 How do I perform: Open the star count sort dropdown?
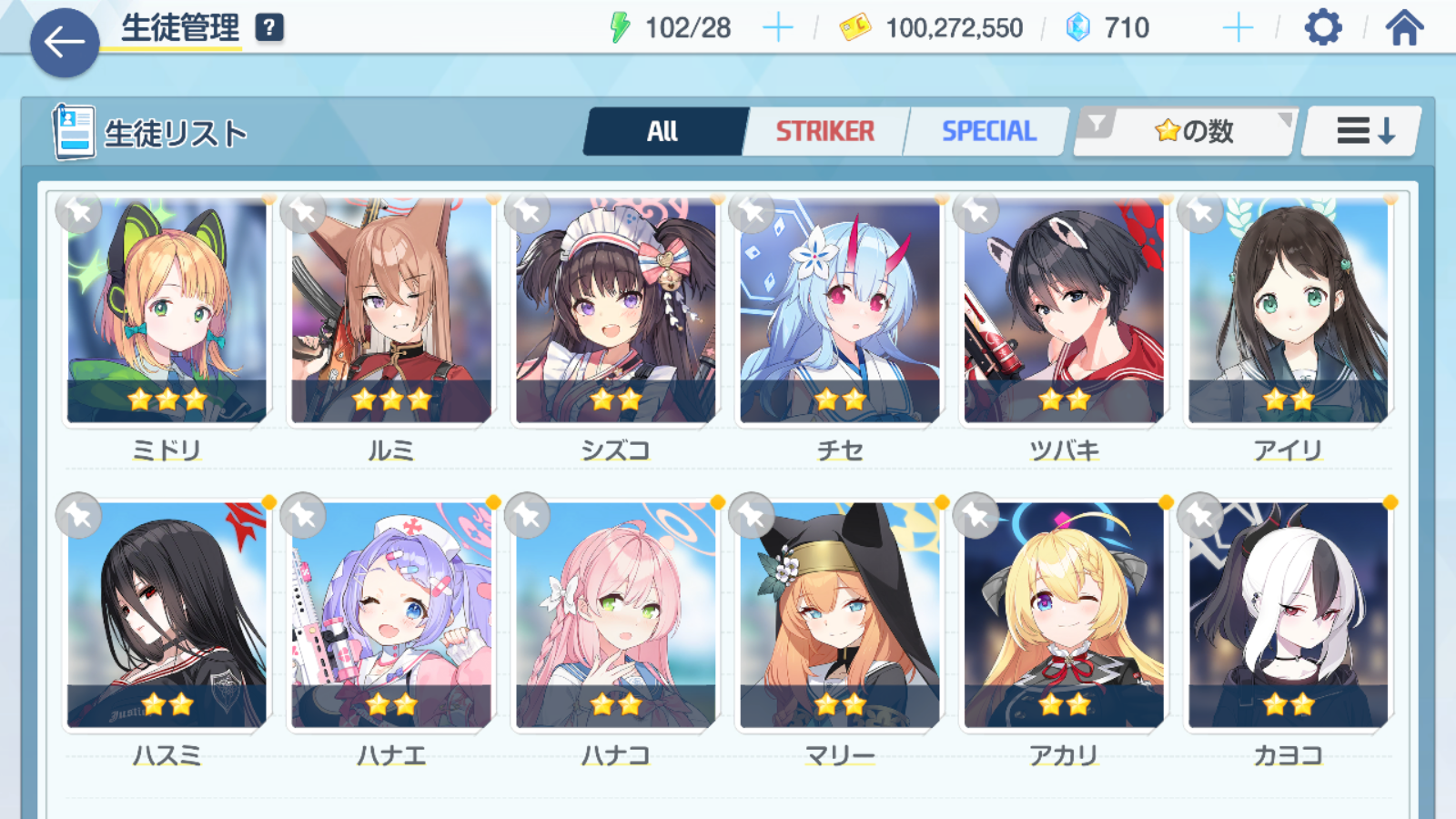[1192, 132]
